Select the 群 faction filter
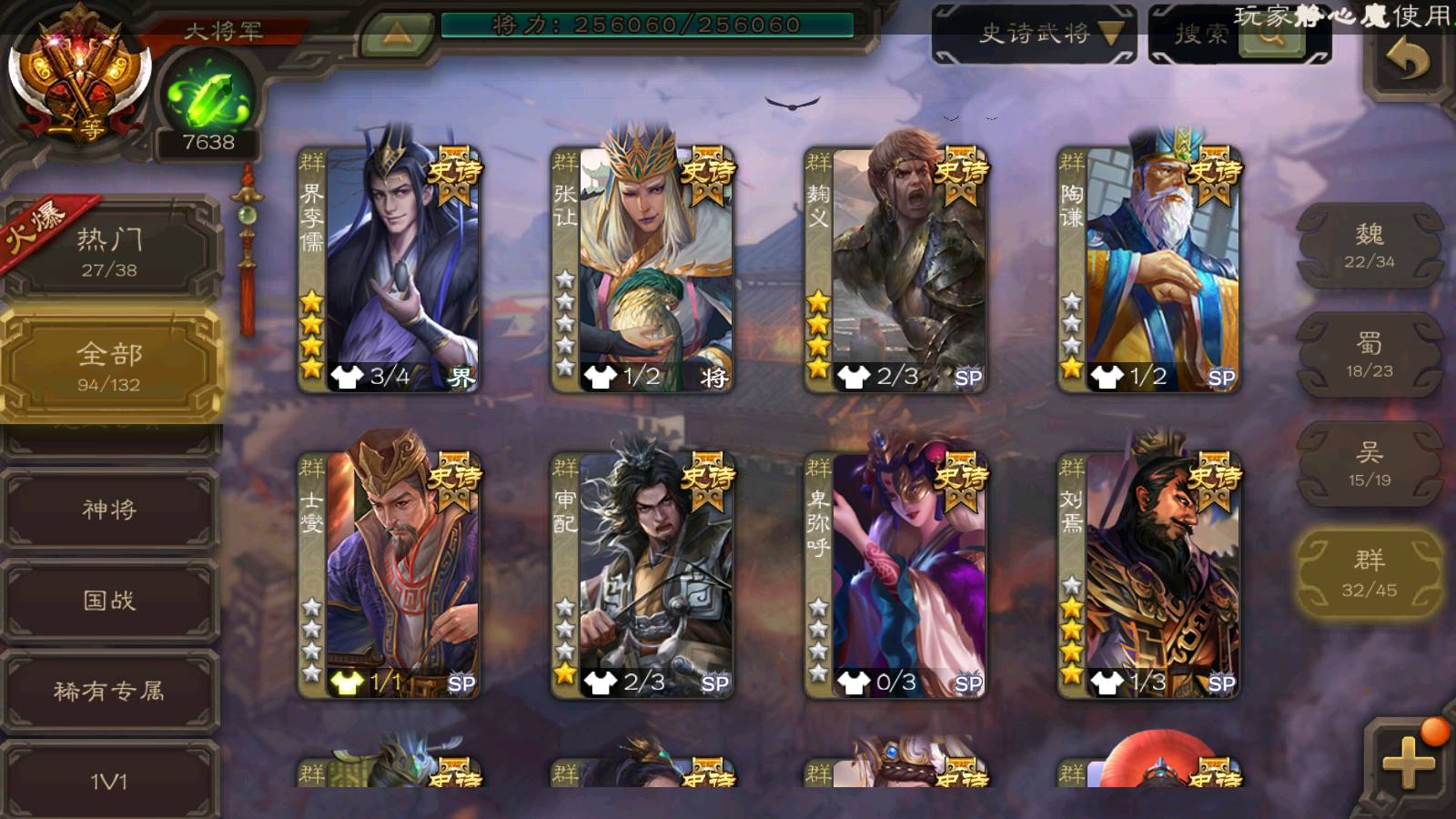The height and width of the screenshot is (819, 1456). pyautogui.click(x=1370, y=573)
